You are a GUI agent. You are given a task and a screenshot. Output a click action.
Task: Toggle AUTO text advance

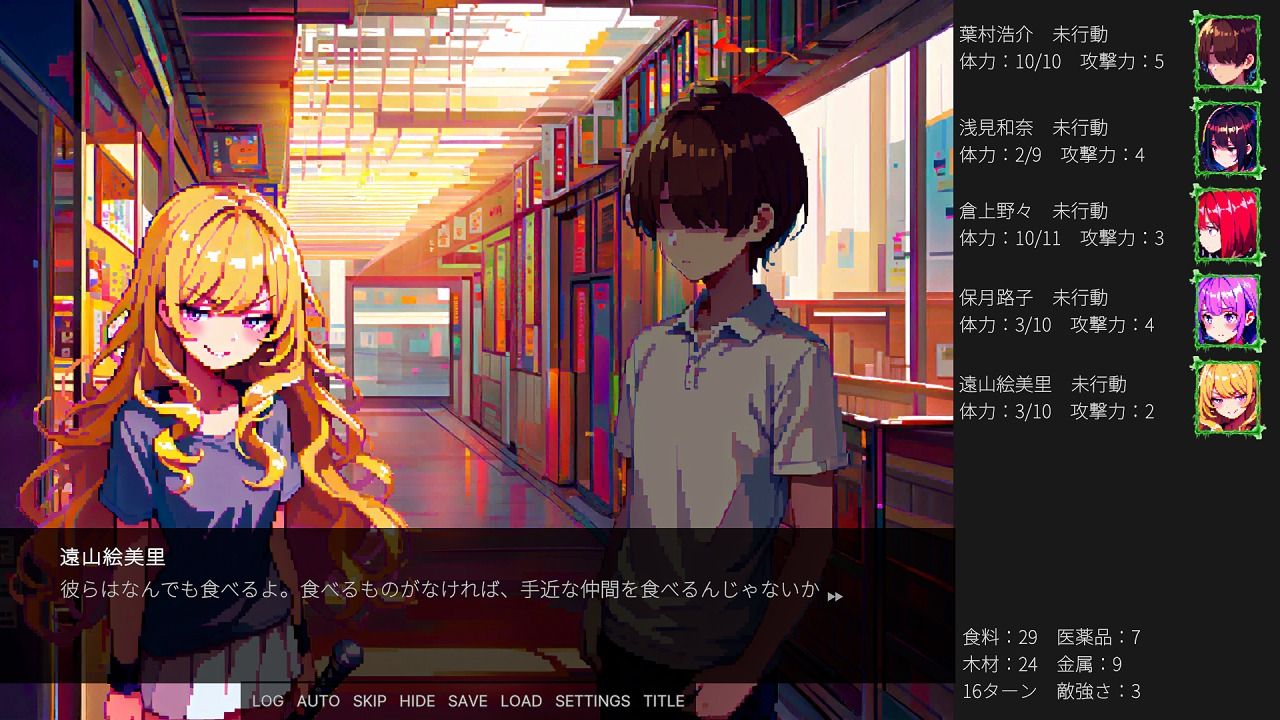[x=318, y=701]
